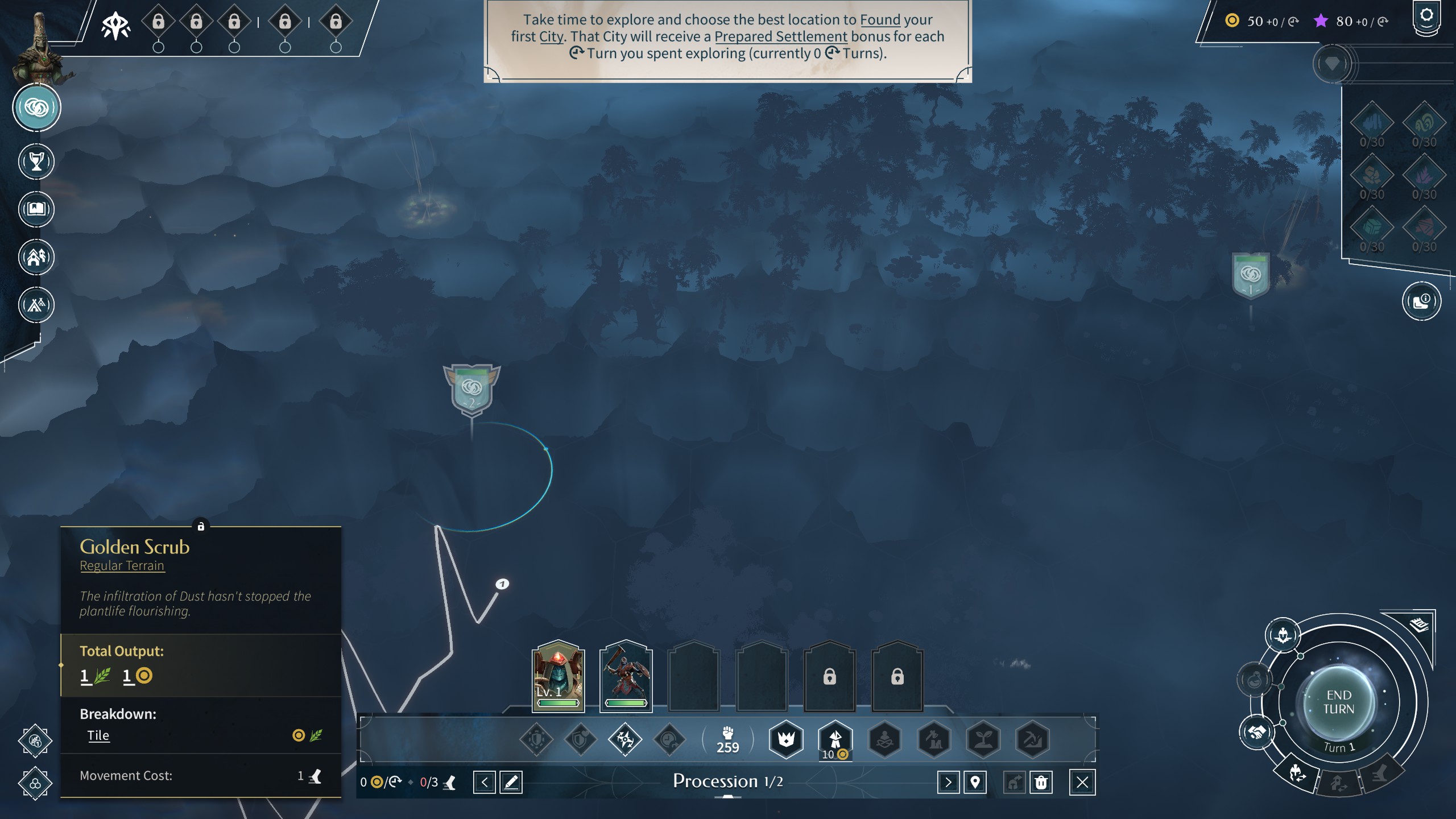Open the book codex menu
Image resolution: width=1456 pixels, height=819 pixels.
pyautogui.click(x=36, y=209)
